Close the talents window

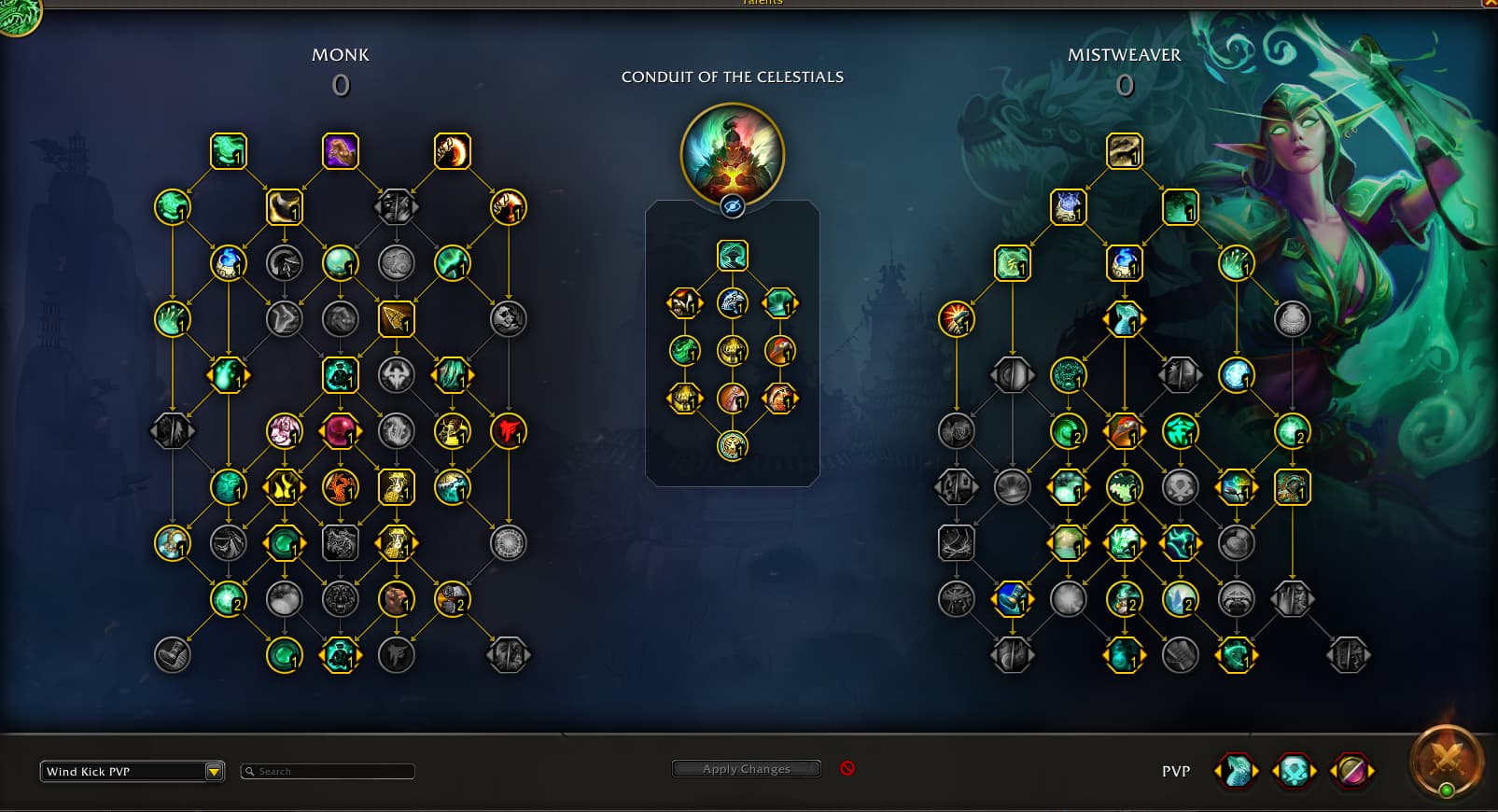[1490, 4]
